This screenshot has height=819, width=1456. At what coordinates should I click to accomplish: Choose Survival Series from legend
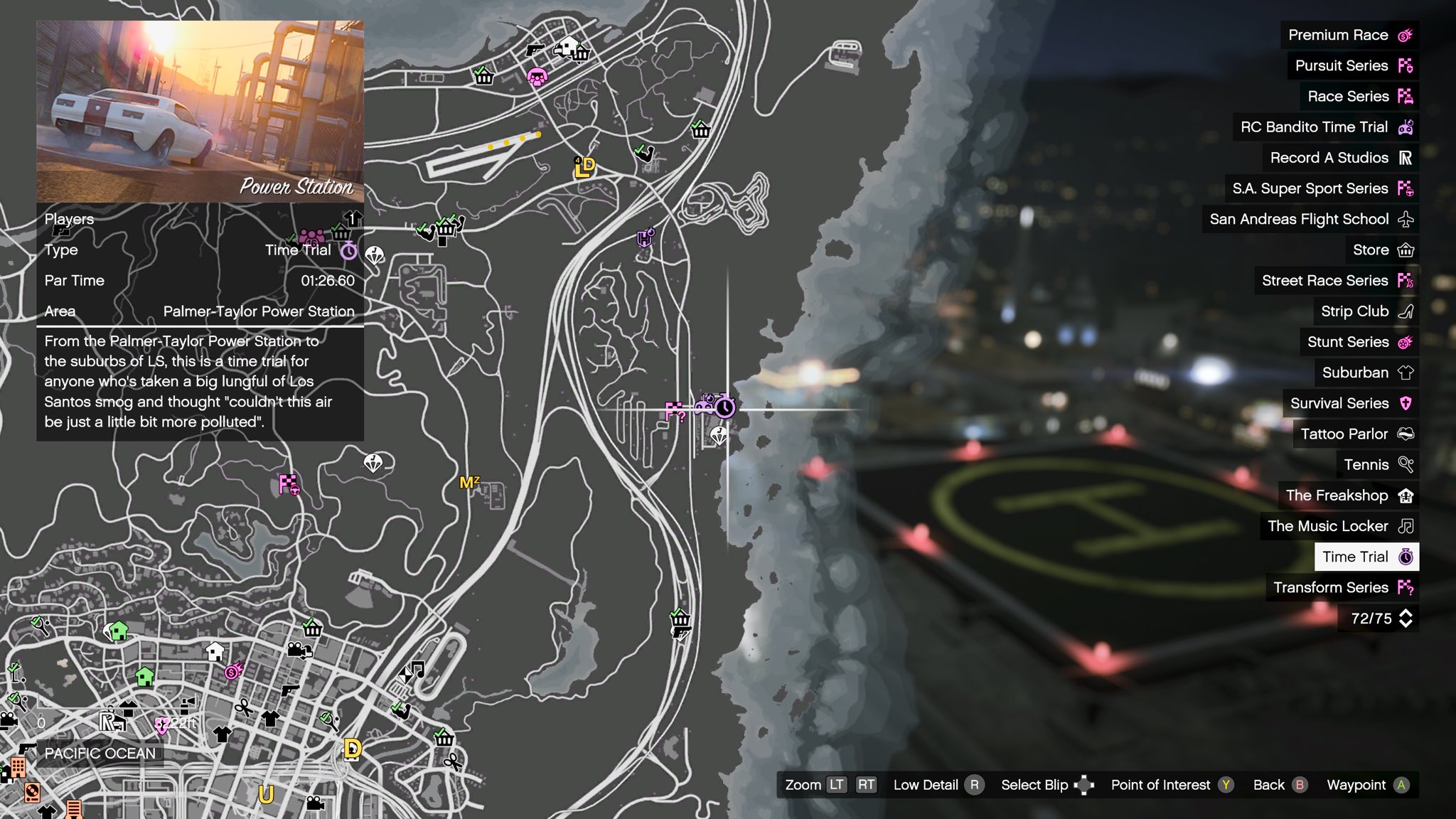click(x=1350, y=403)
